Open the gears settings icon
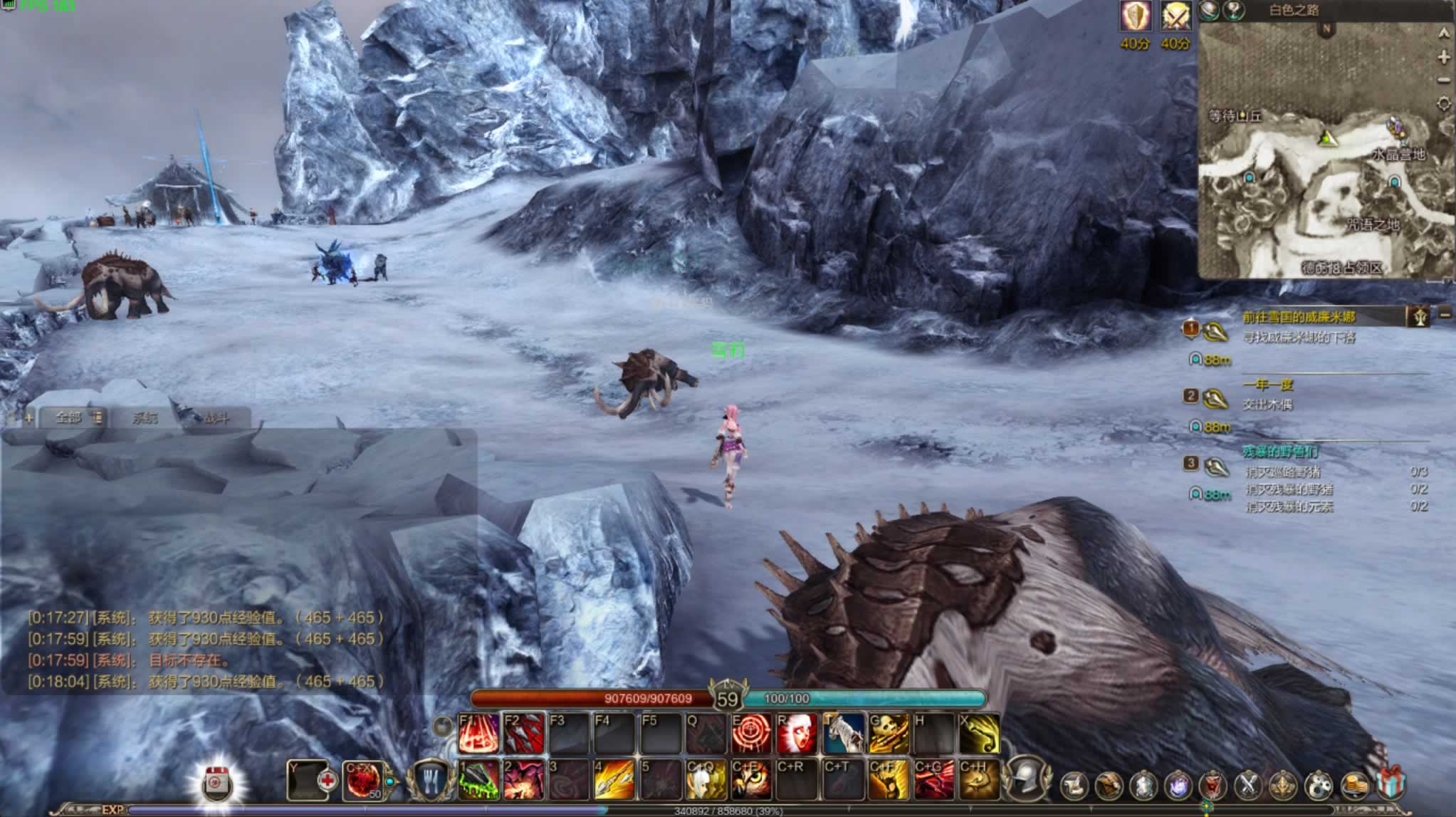Screen dimensions: 1456x817 click(x=1319, y=785)
